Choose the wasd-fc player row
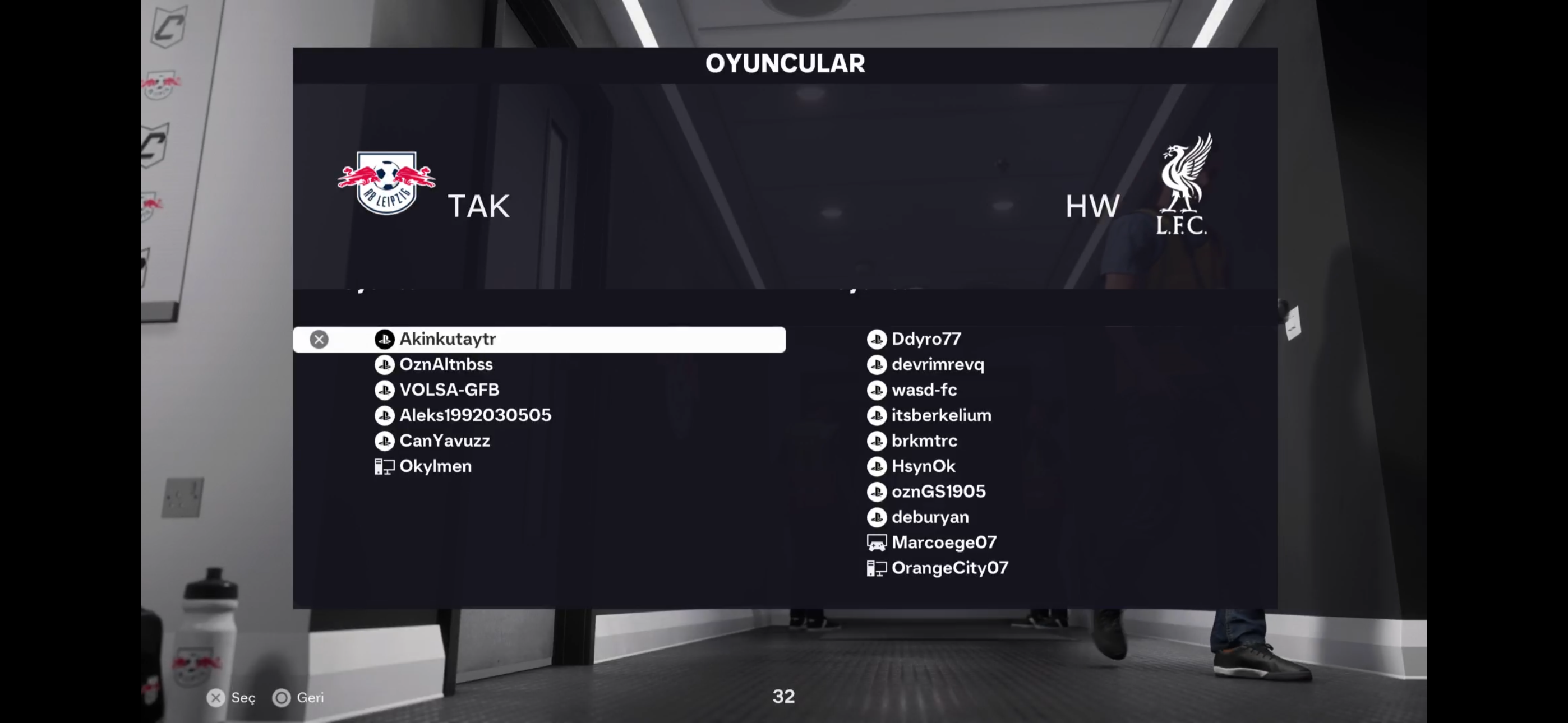Screen dimensions: 1568x723 [924, 390]
